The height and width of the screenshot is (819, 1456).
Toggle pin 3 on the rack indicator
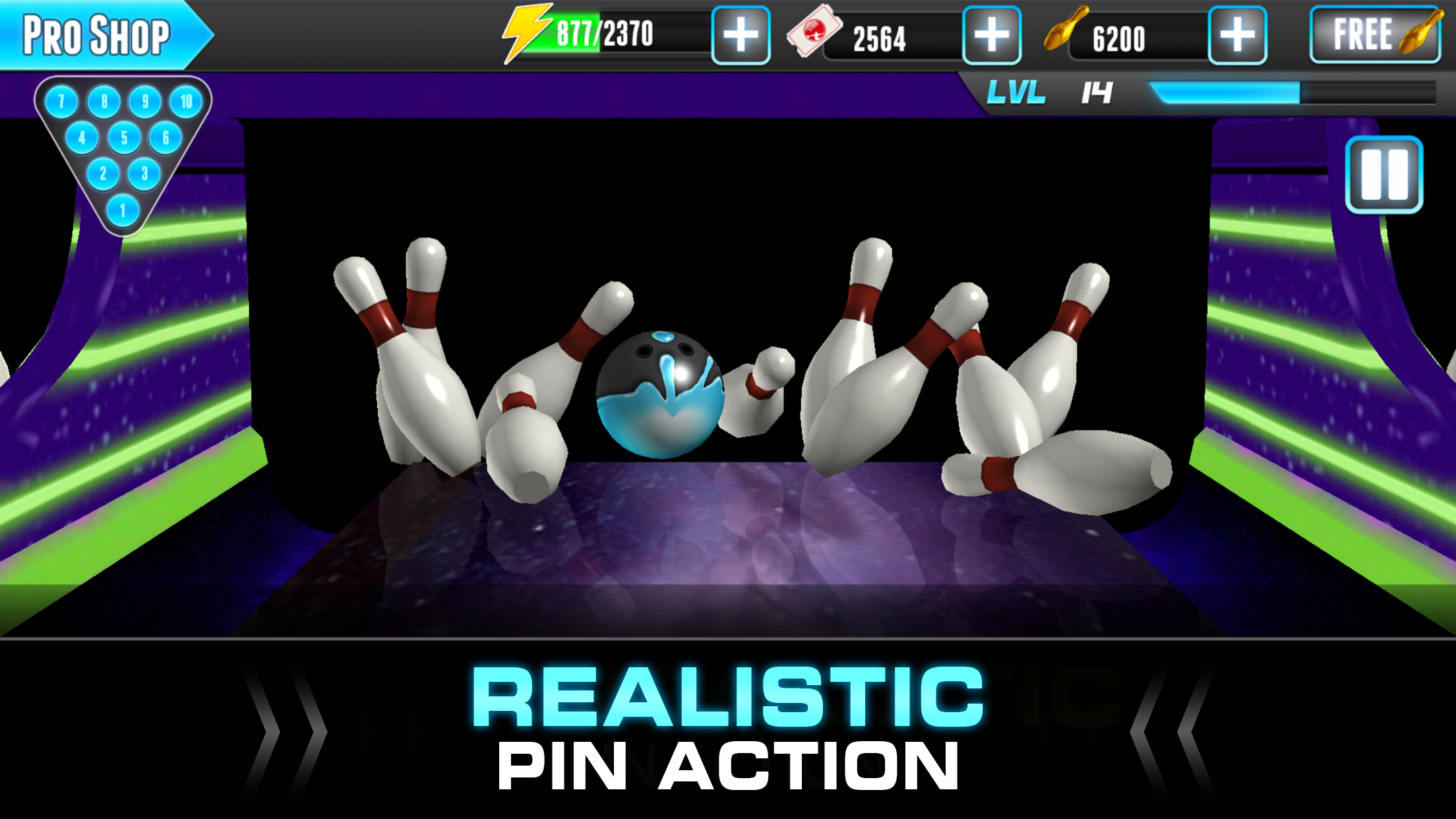pos(146,173)
